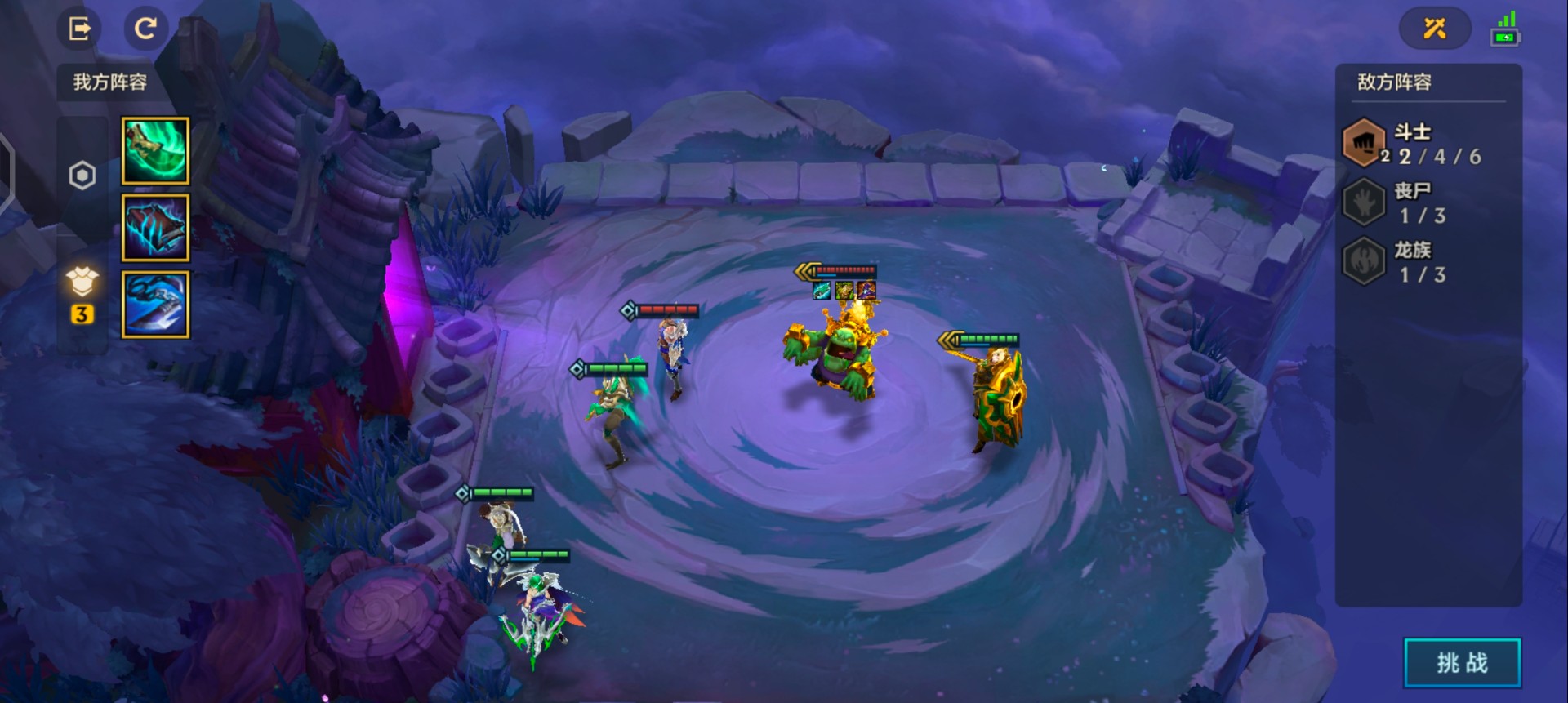
Task: Choose the blue gauntlet item slot
Action: pos(155,305)
